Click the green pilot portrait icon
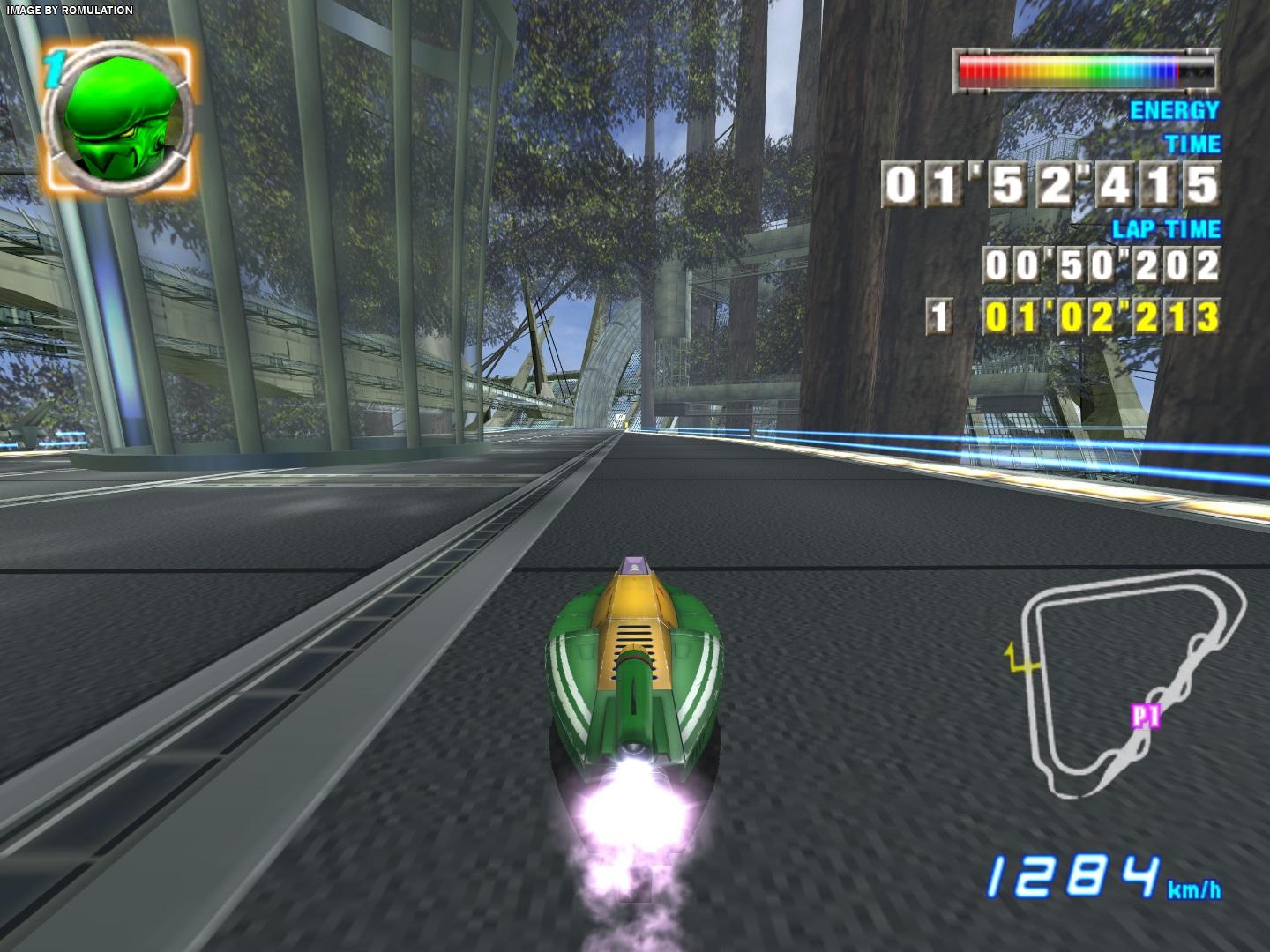Screen dimensions: 1270x952 click(x=118, y=121)
